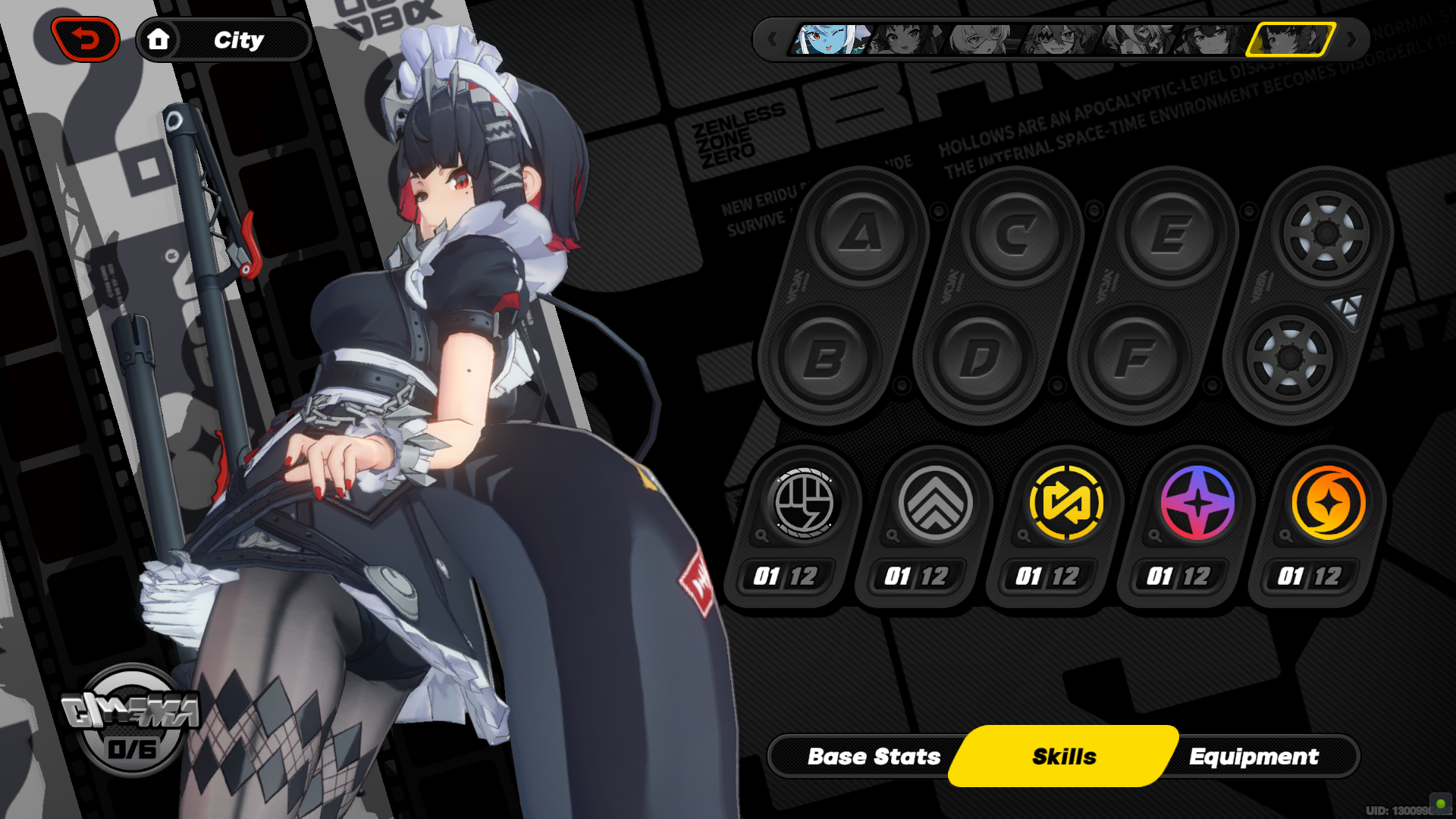The image size is (1456, 819).
Task: Tap the red return arrow
Action: click(83, 38)
